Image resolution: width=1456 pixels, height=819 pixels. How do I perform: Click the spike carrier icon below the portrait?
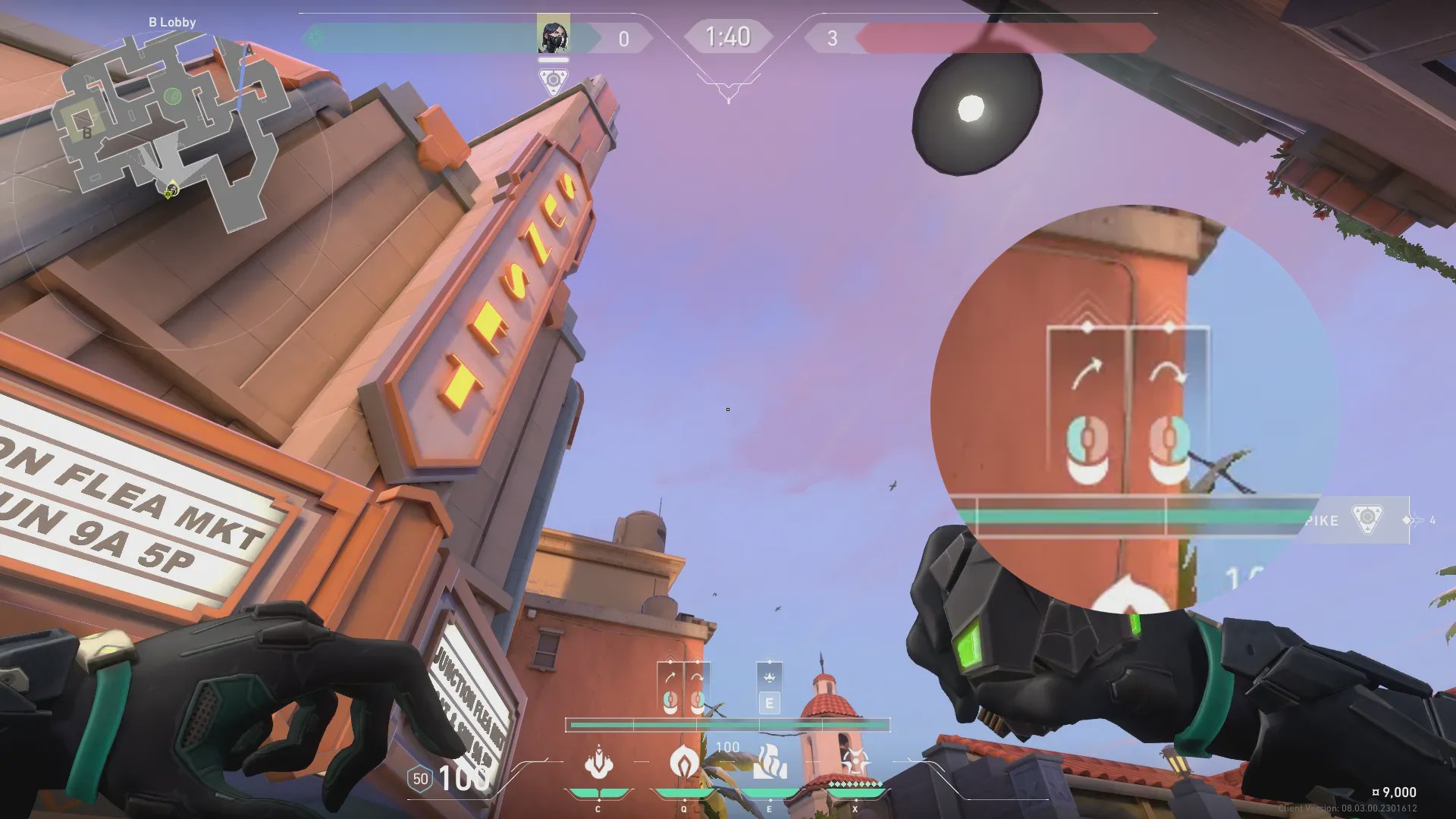click(x=554, y=80)
